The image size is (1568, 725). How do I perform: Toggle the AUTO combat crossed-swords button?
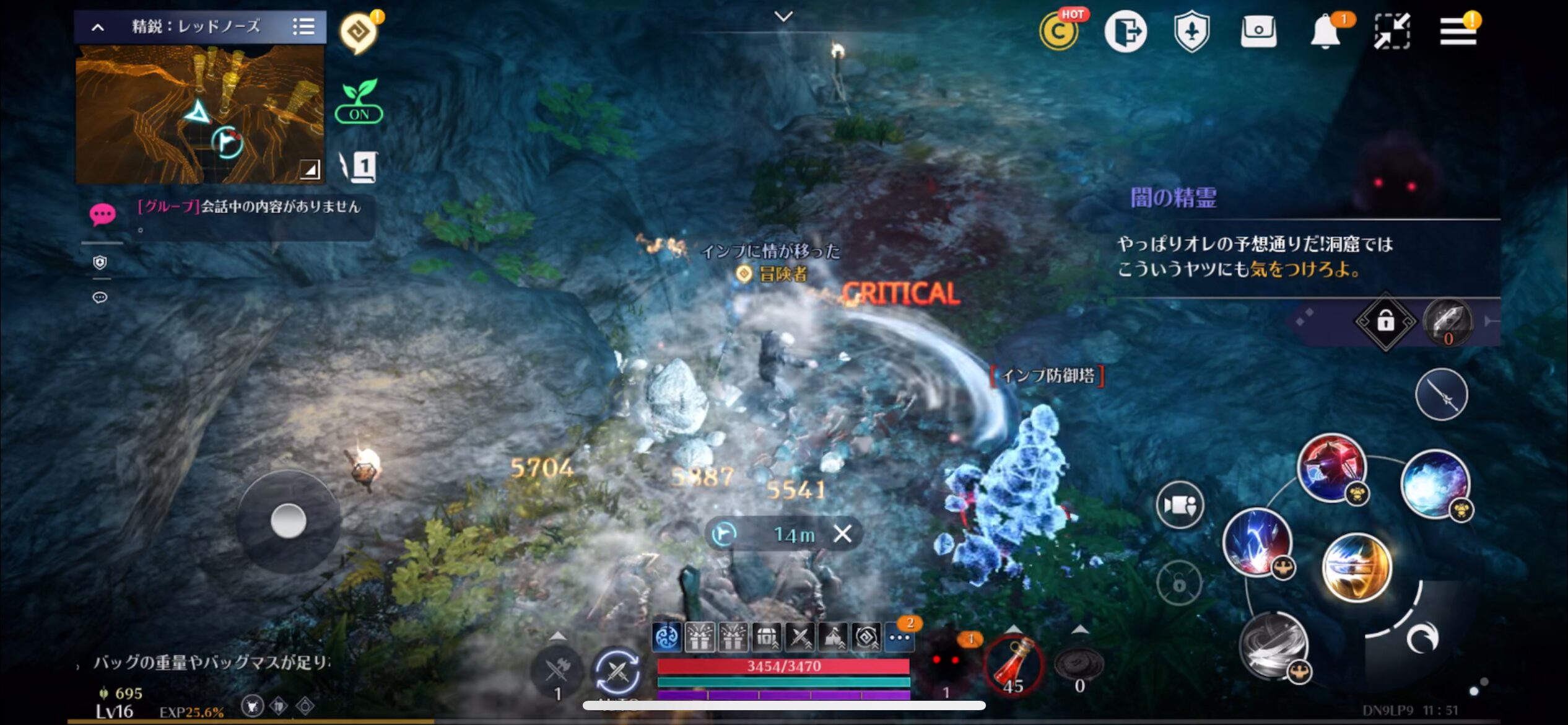[x=617, y=672]
